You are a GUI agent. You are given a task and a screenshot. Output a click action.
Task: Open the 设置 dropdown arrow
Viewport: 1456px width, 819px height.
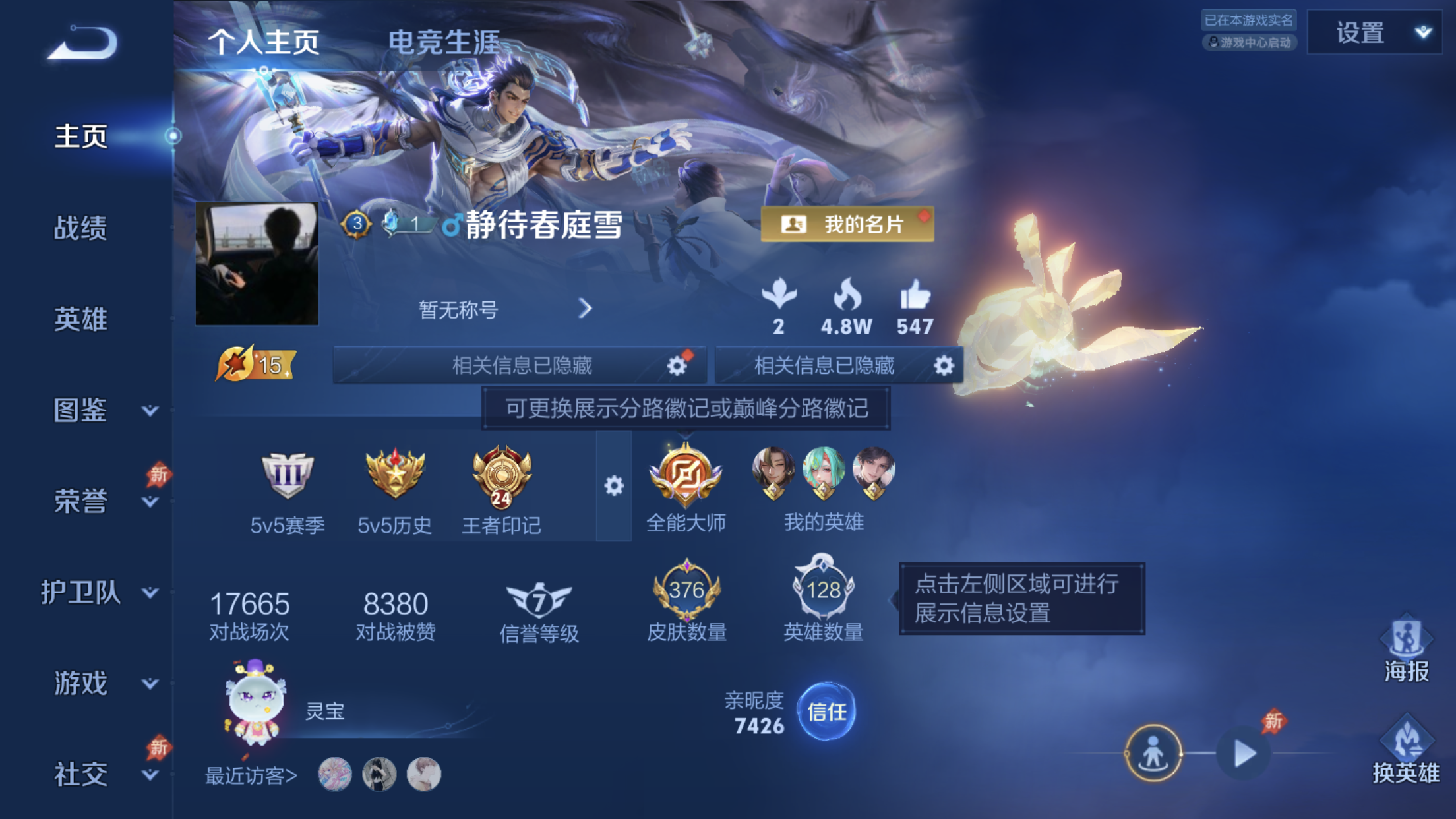(1424, 32)
